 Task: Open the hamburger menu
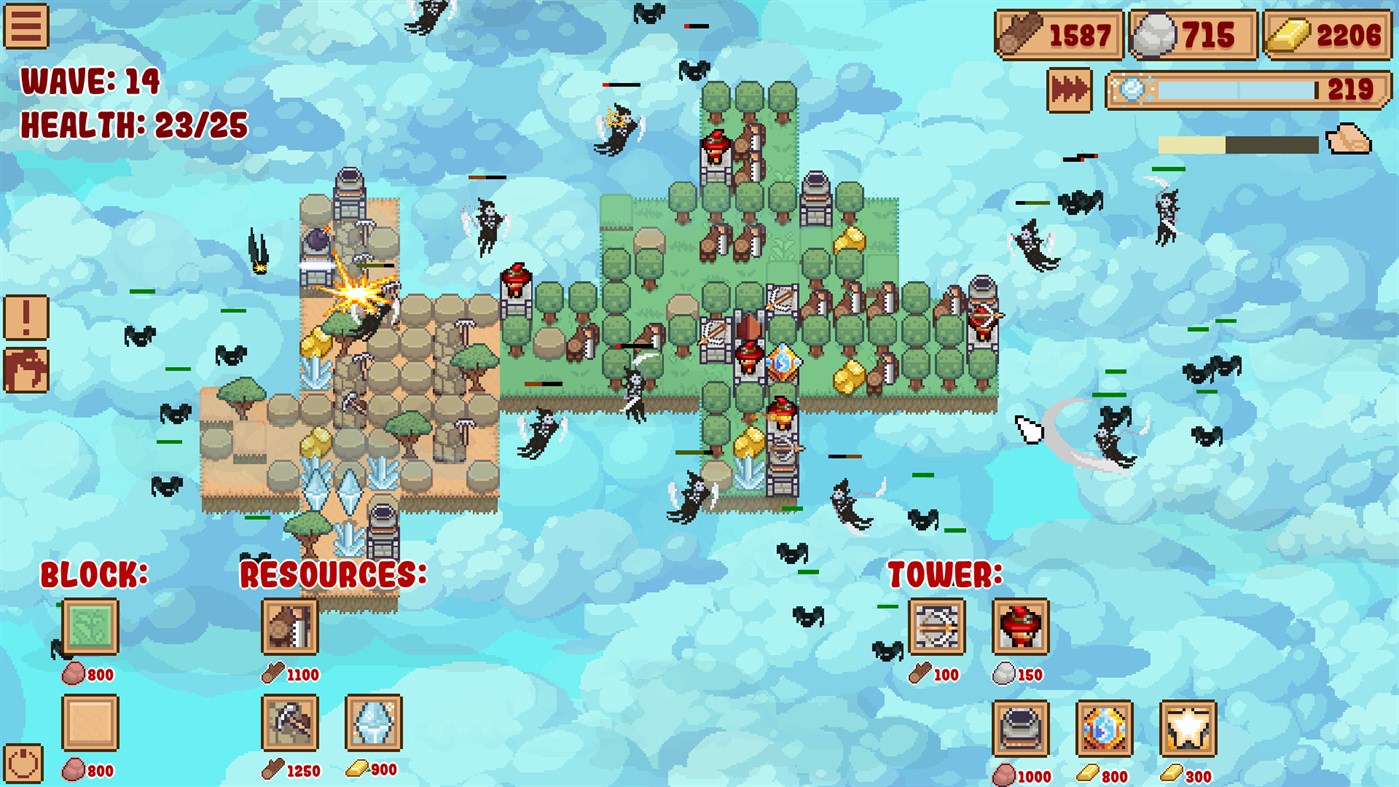pyautogui.click(x=26, y=27)
